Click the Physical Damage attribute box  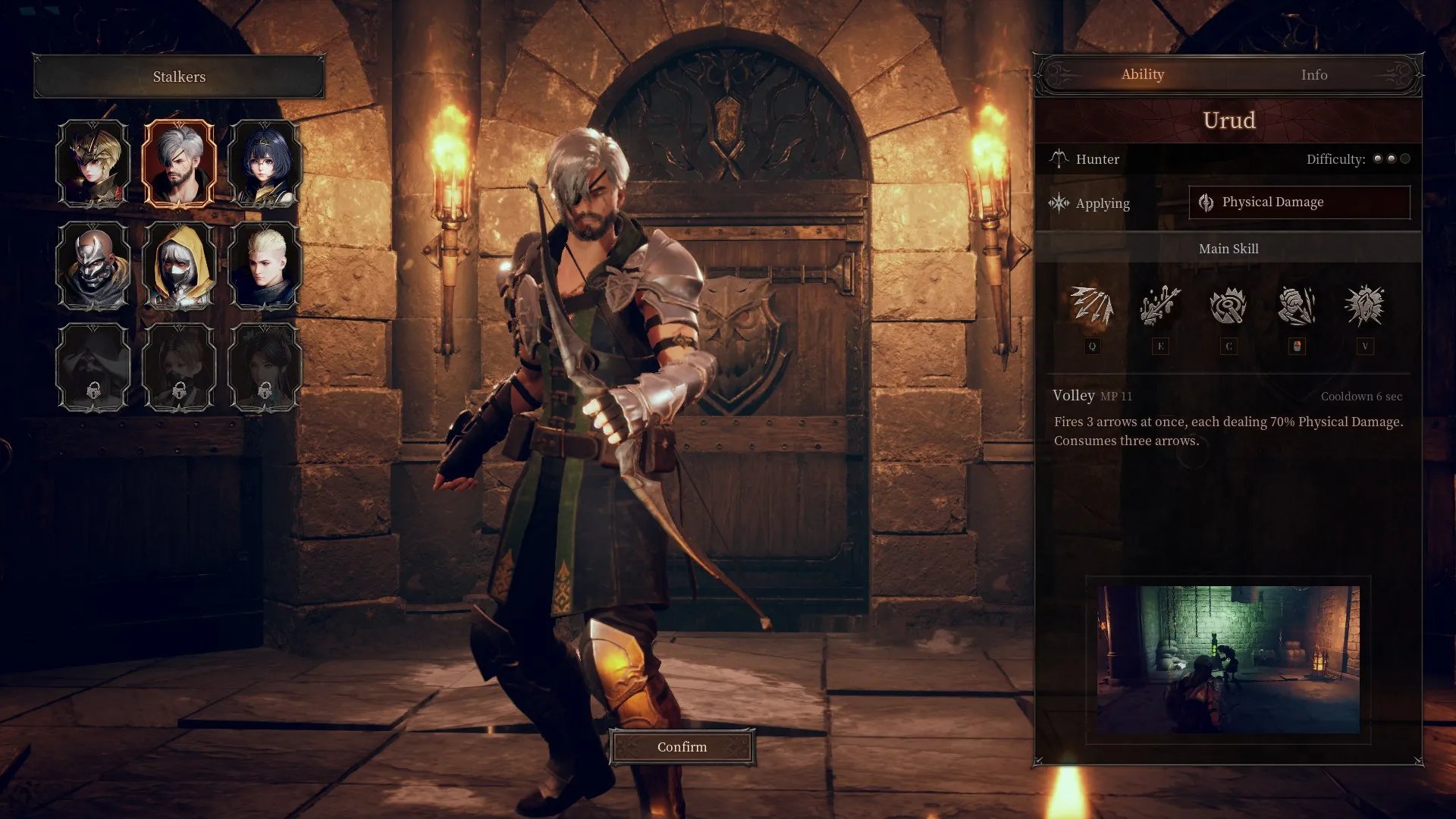[x=1299, y=202]
